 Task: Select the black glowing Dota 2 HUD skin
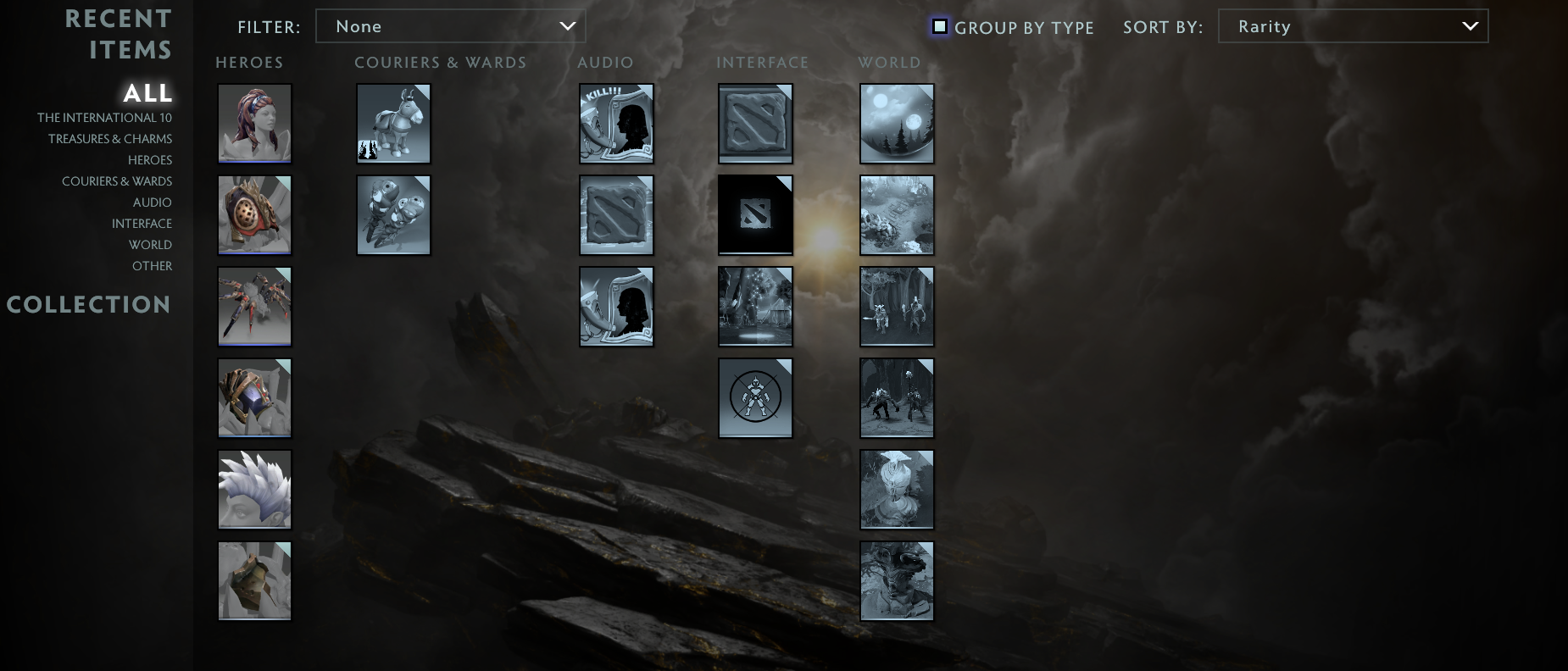coord(755,214)
